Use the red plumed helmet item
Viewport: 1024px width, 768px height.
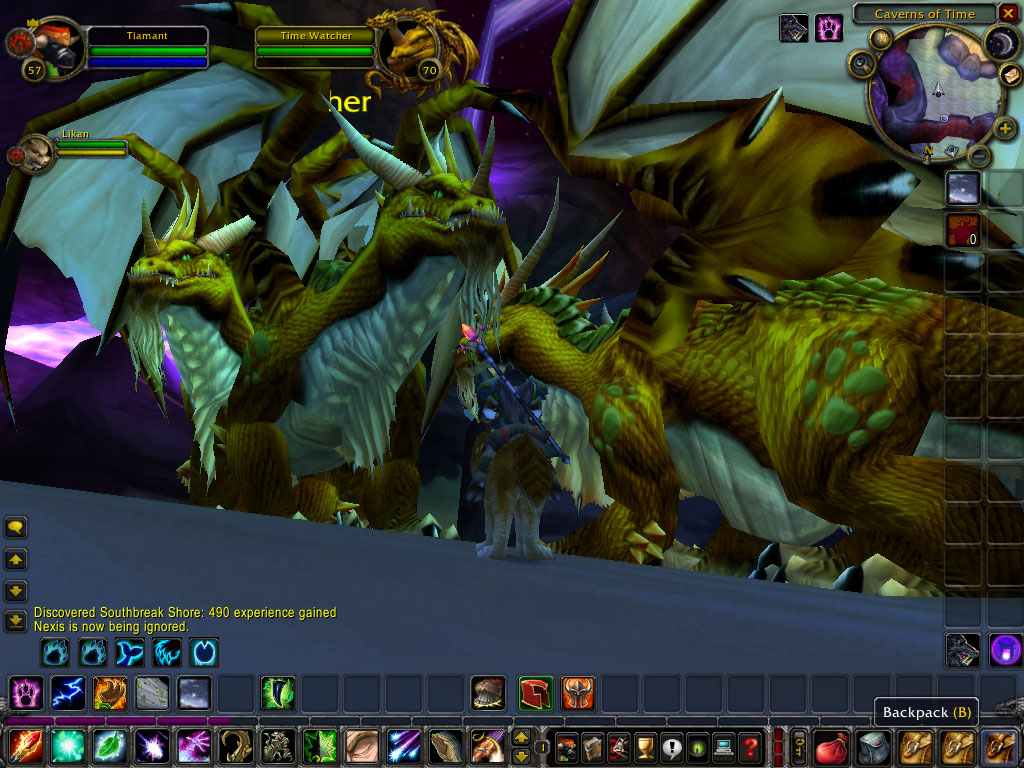tap(536, 692)
